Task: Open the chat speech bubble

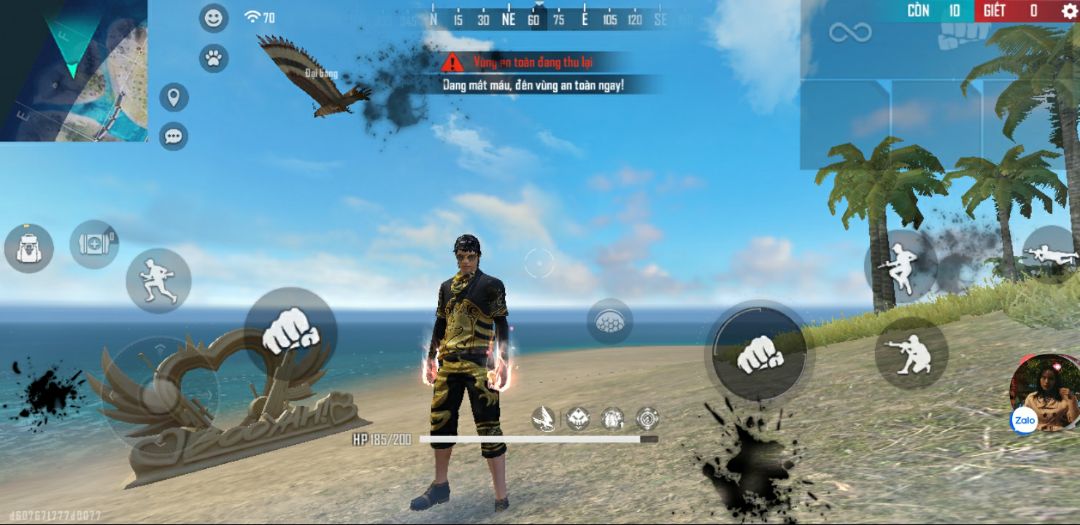Action: point(174,135)
